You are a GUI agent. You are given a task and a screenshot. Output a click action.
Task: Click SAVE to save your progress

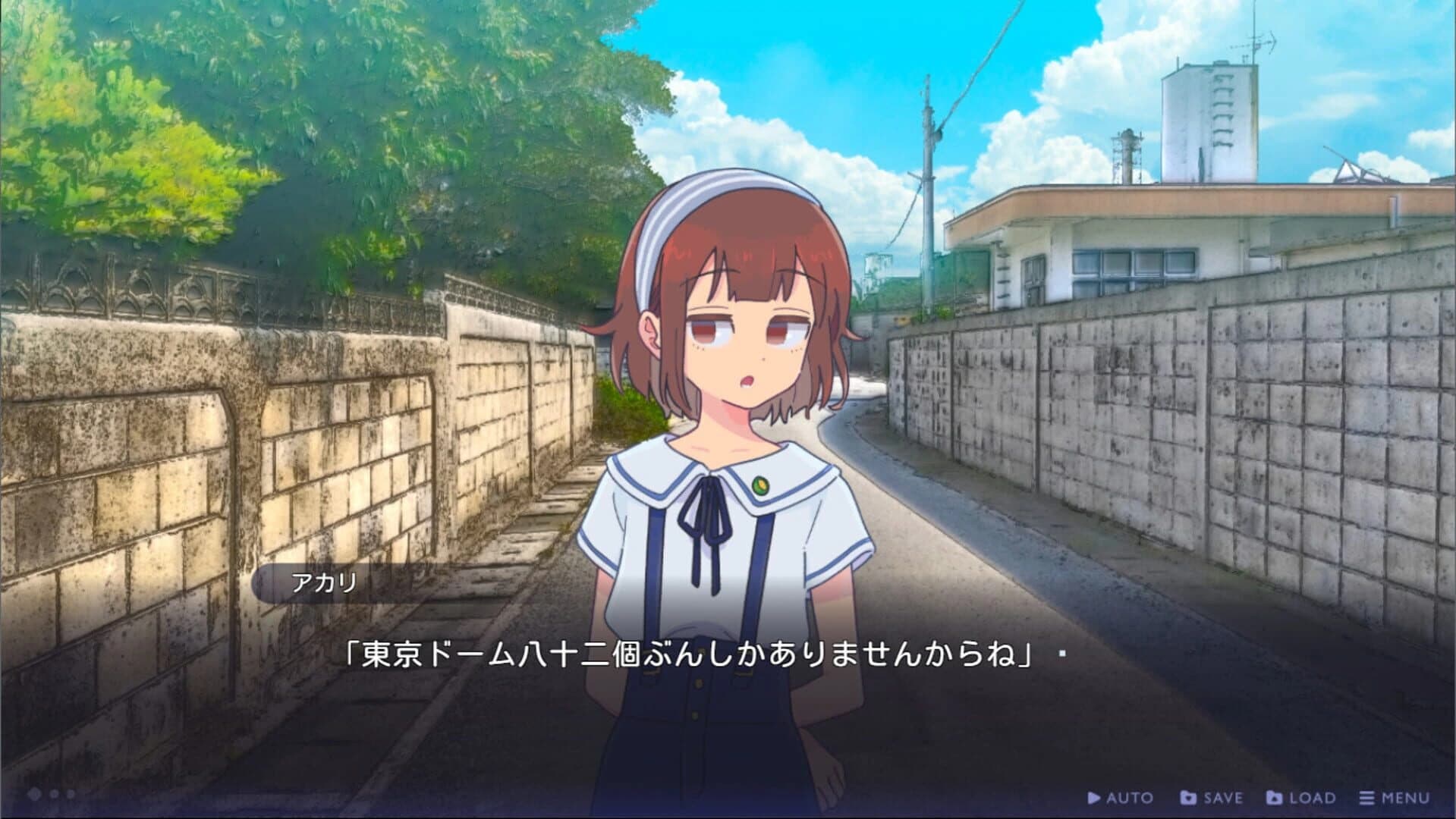coord(1223,798)
